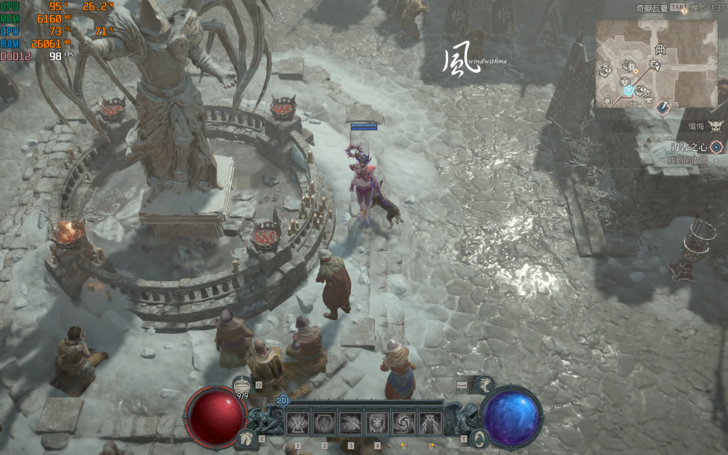Use the spiral vortex skill
Viewport: 728px width, 455px height.
pos(403,423)
